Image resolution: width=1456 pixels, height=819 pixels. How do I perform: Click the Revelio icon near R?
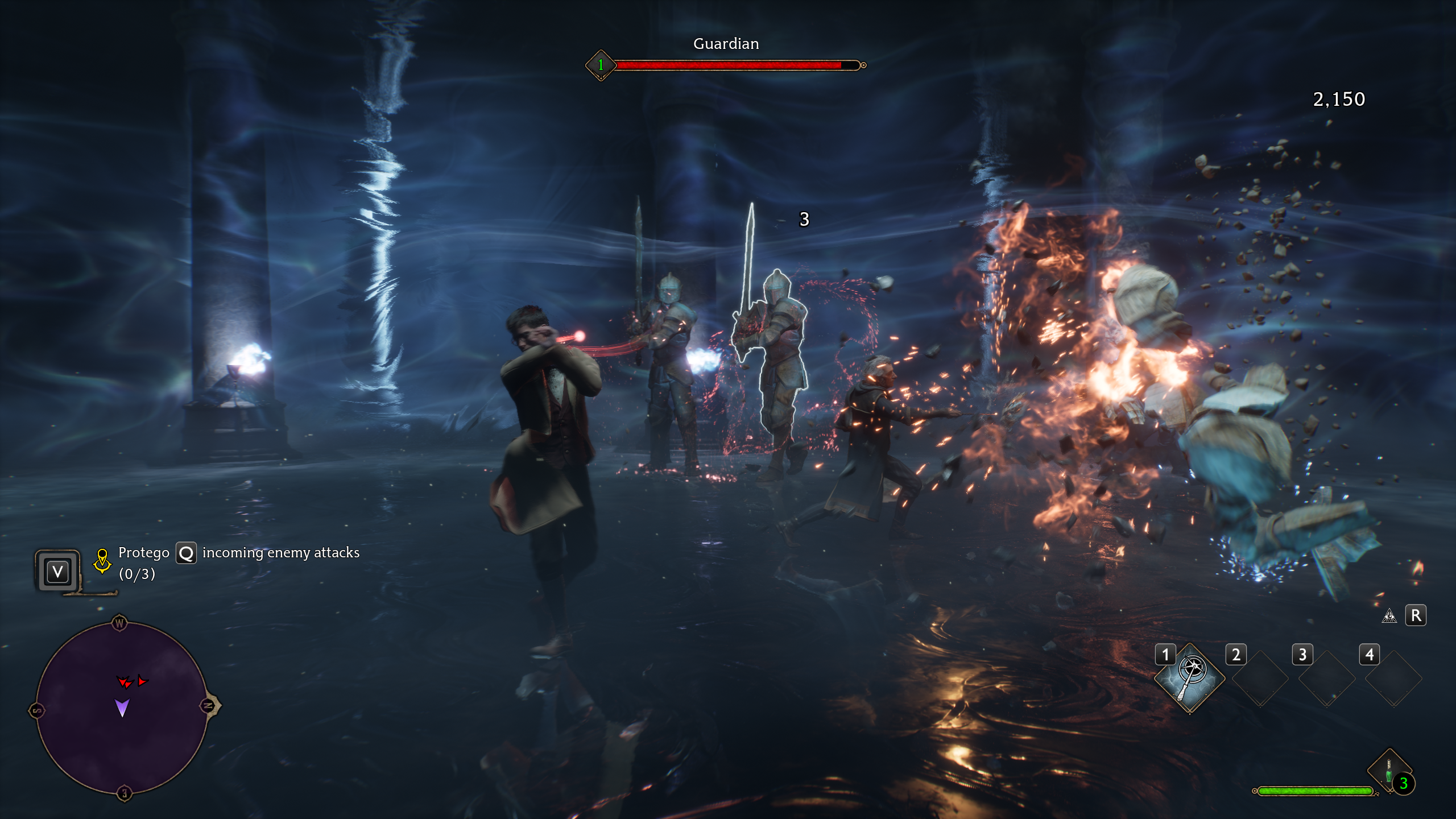1389,616
